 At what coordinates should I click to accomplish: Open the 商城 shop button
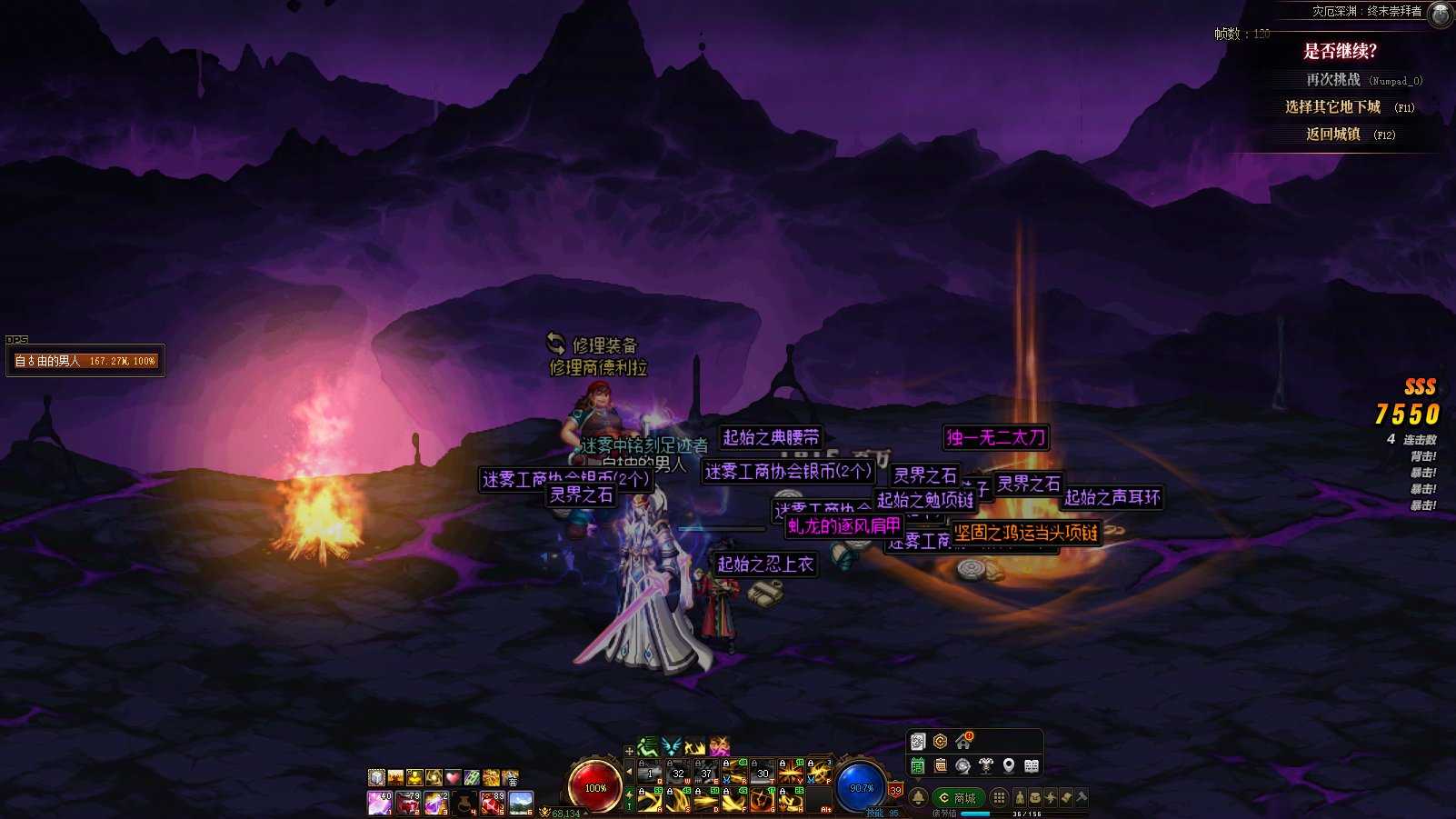coord(958,797)
